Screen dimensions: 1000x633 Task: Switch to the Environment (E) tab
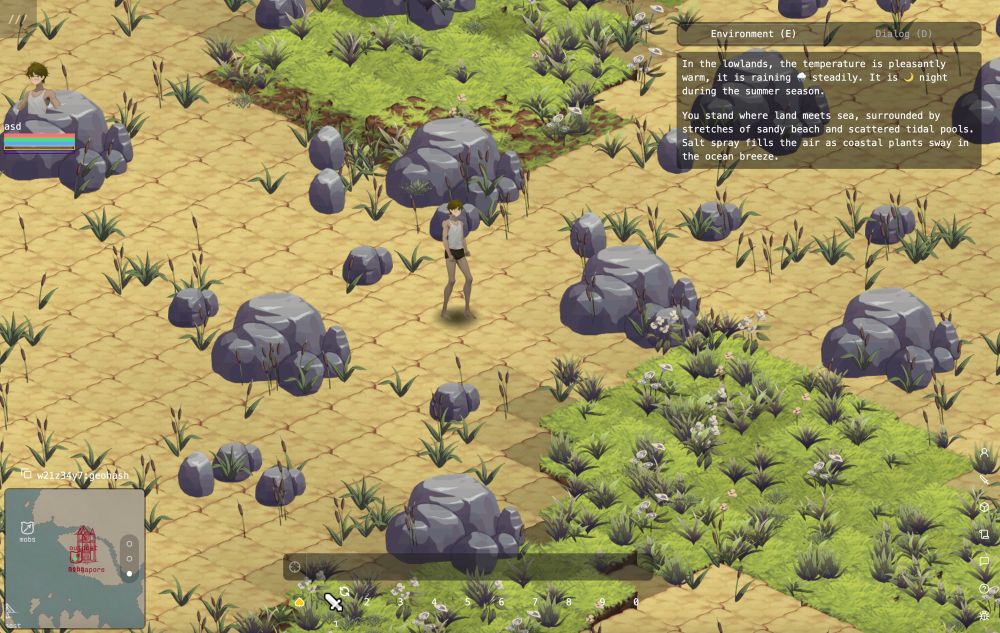[755, 34]
